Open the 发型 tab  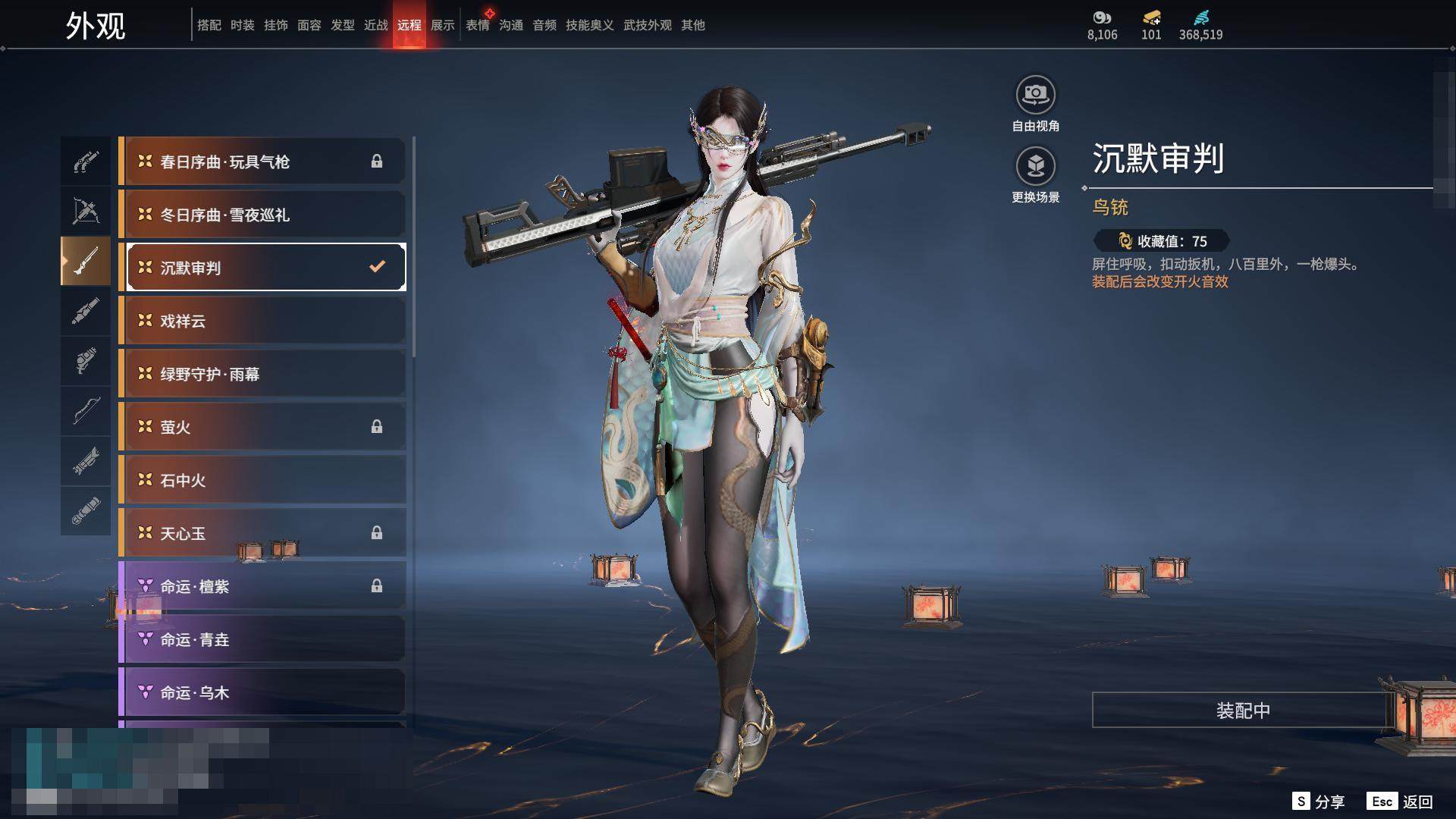pyautogui.click(x=343, y=25)
